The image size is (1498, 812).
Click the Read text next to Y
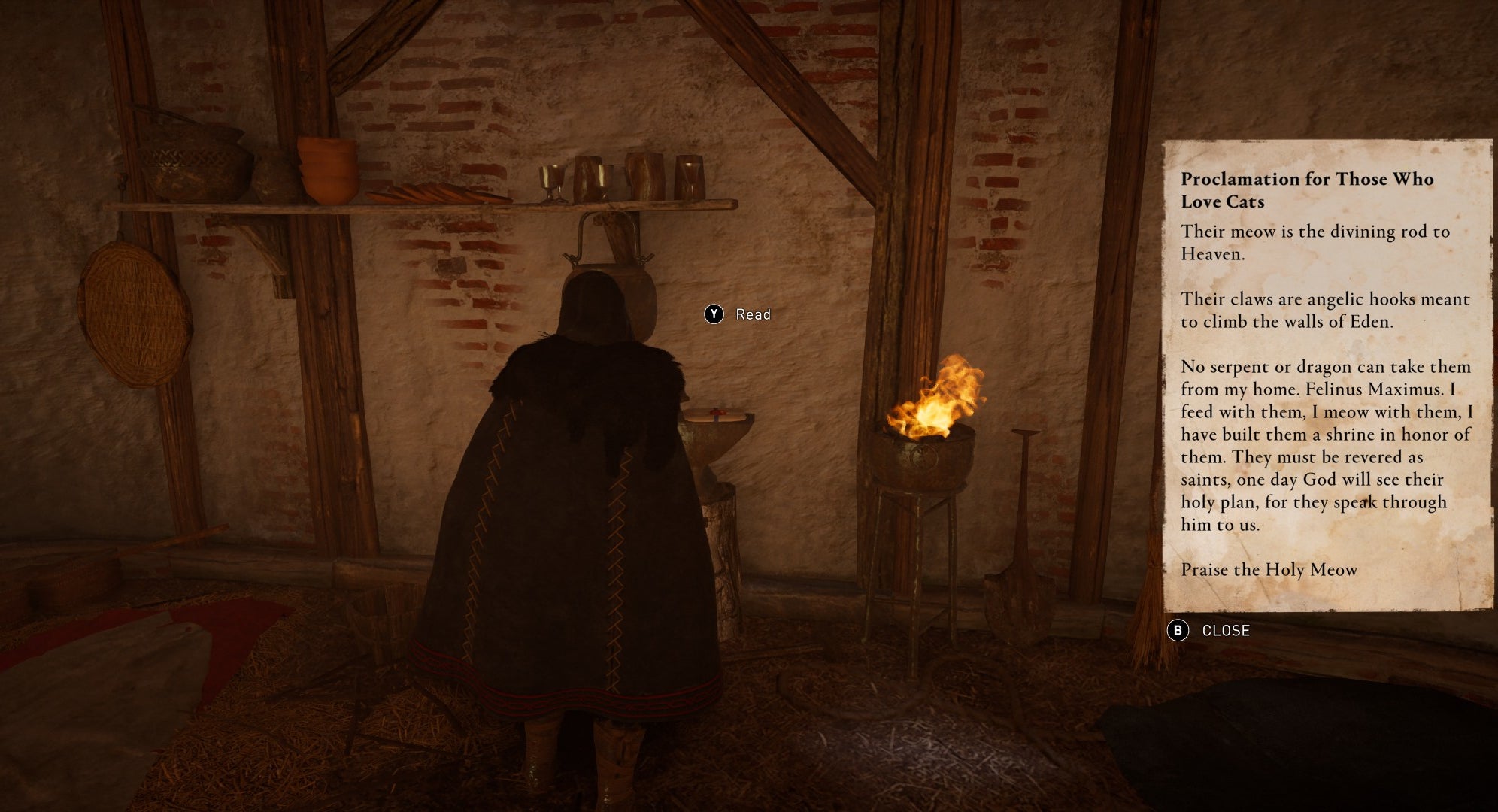[754, 314]
